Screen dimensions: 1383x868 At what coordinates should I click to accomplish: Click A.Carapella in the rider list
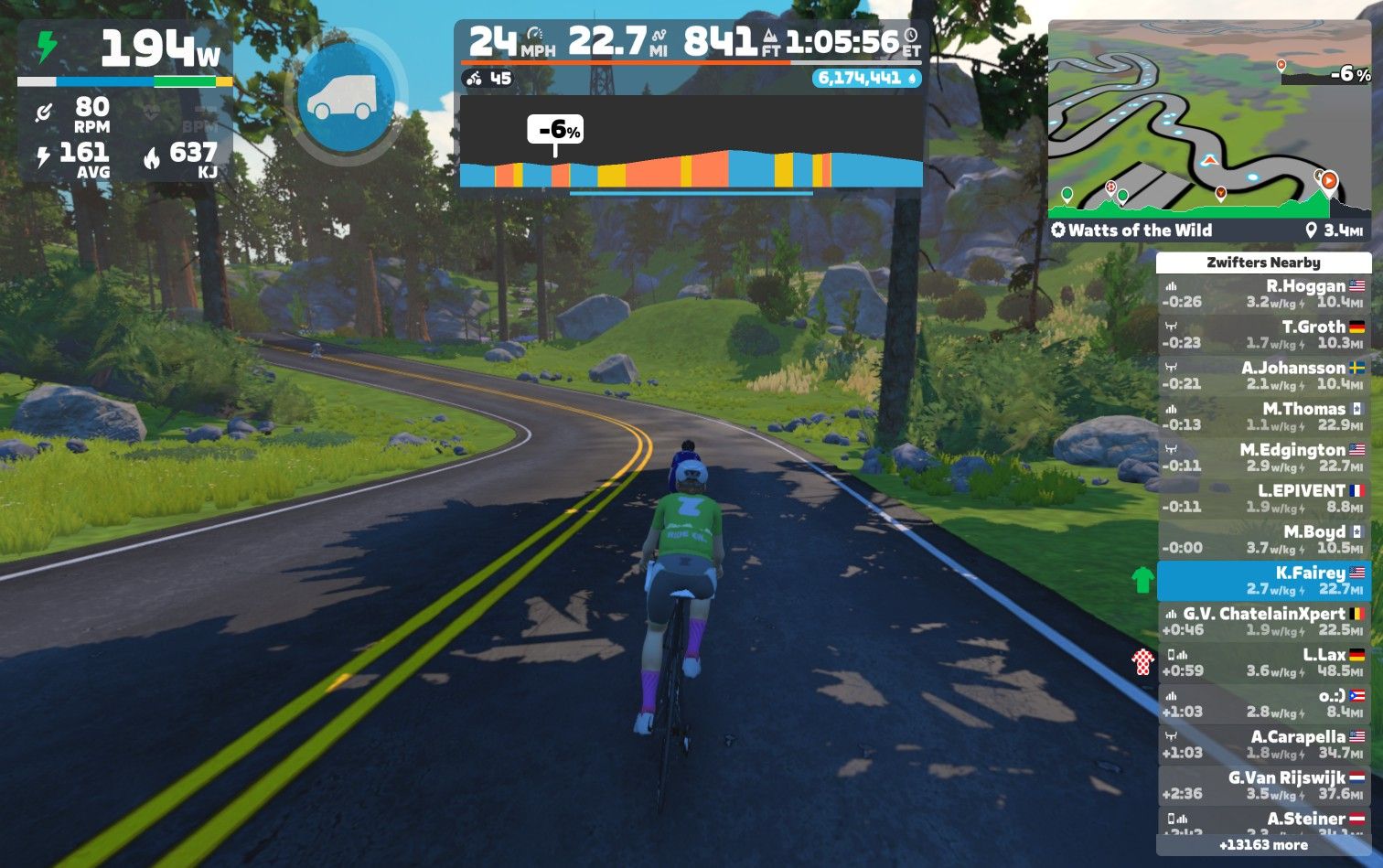[x=1263, y=745]
